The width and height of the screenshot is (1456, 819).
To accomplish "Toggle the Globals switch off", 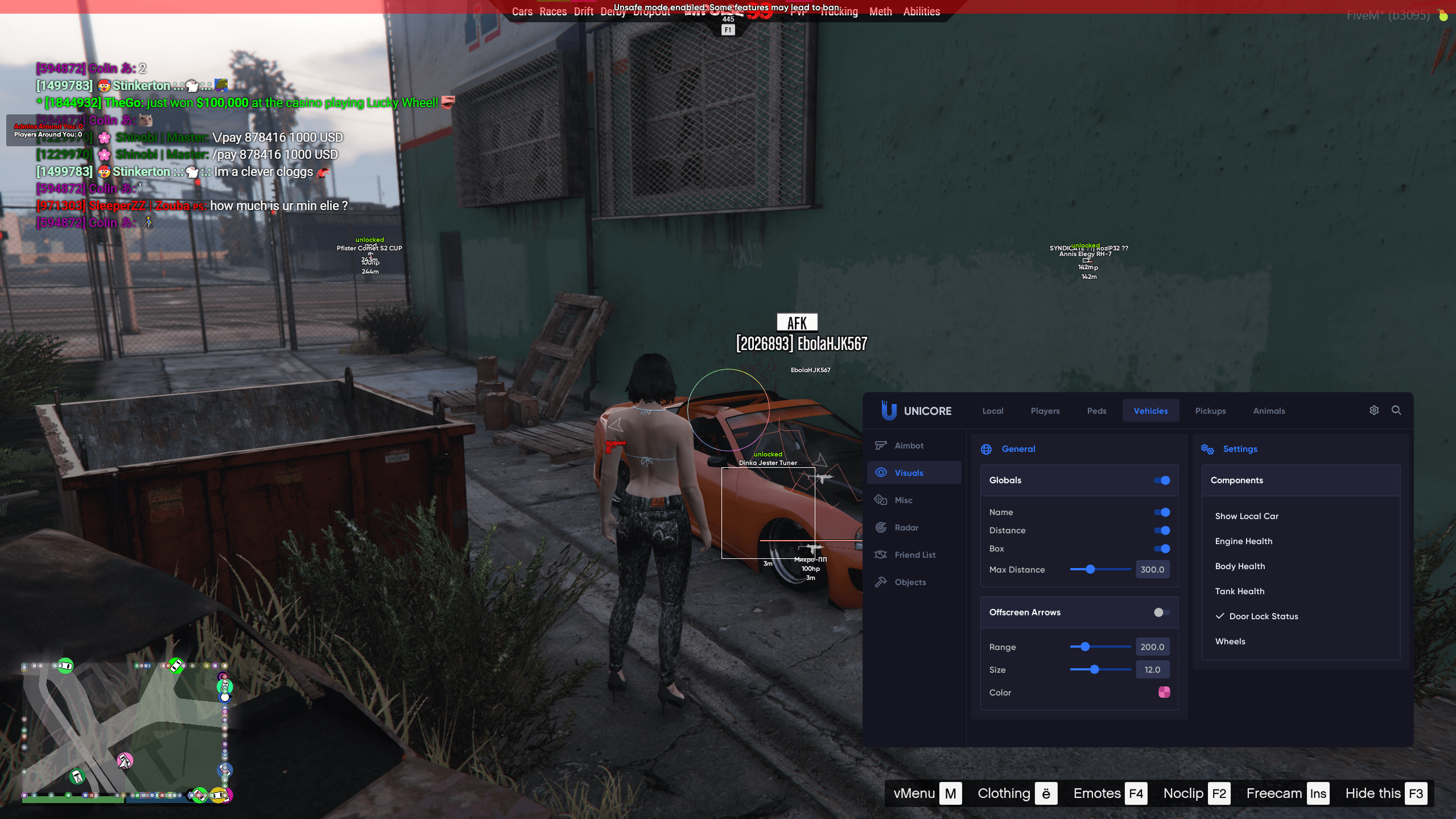I will pos(1161,480).
